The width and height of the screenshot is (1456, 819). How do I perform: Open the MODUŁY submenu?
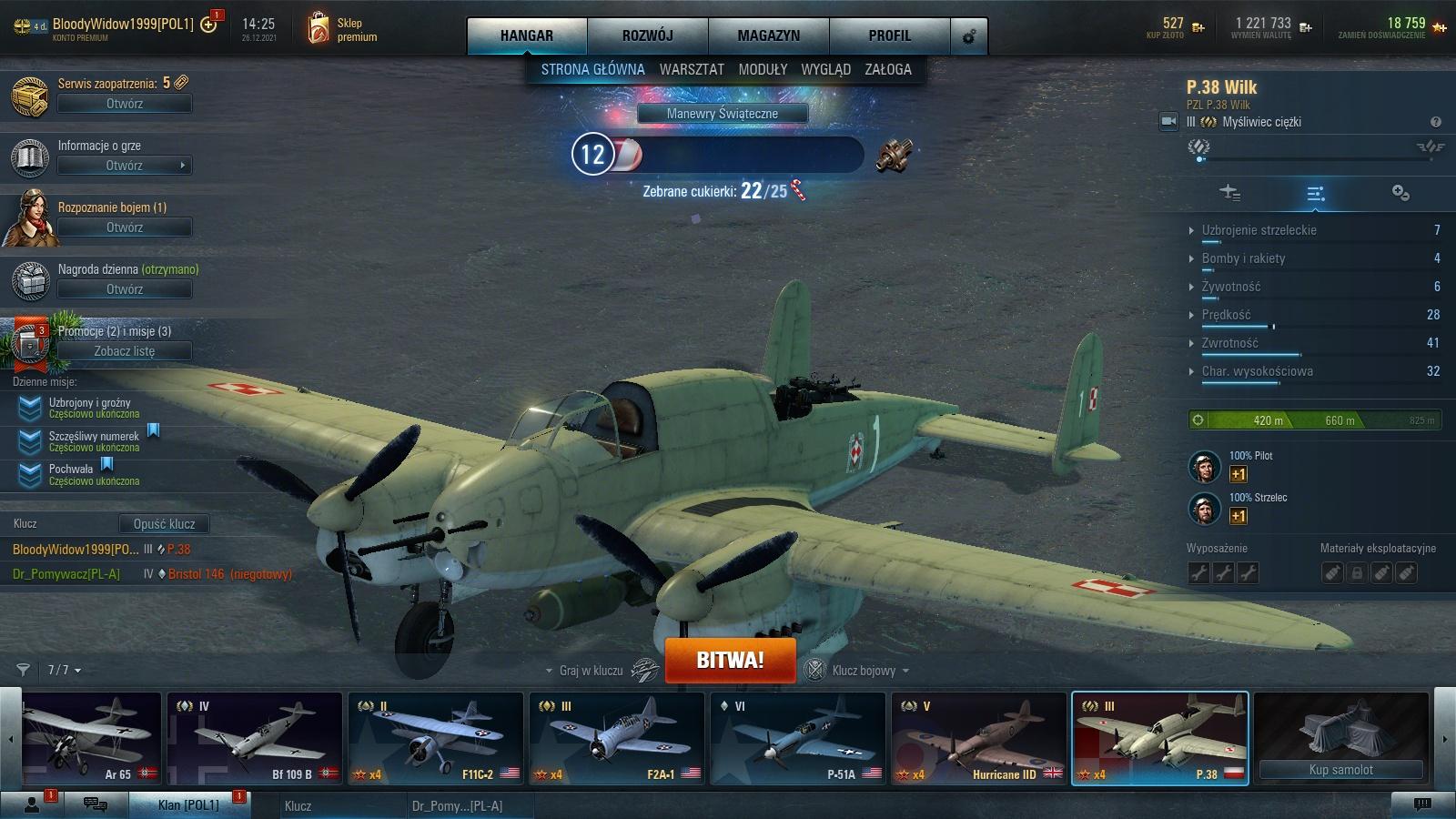[763, 69]
